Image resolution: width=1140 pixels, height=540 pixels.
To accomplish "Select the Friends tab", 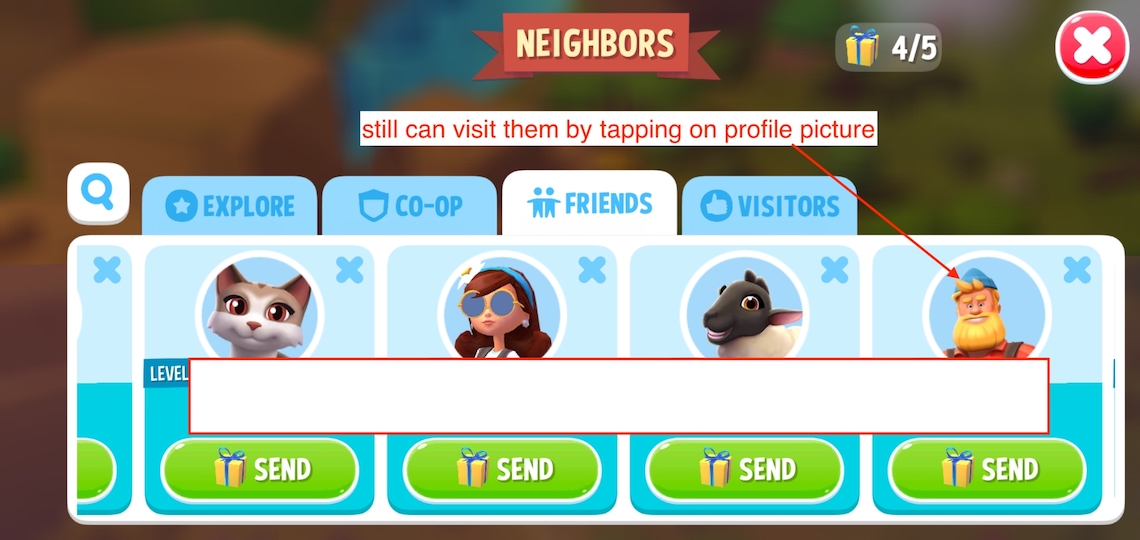I will coord(590,204).
